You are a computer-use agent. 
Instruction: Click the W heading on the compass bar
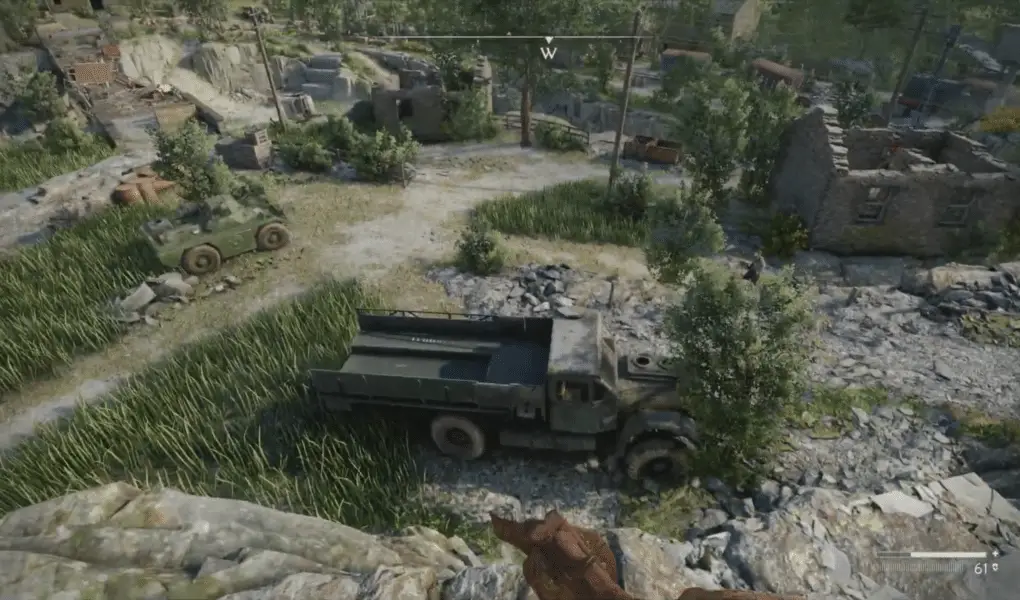pyautogui.click(x=548, y=53)
